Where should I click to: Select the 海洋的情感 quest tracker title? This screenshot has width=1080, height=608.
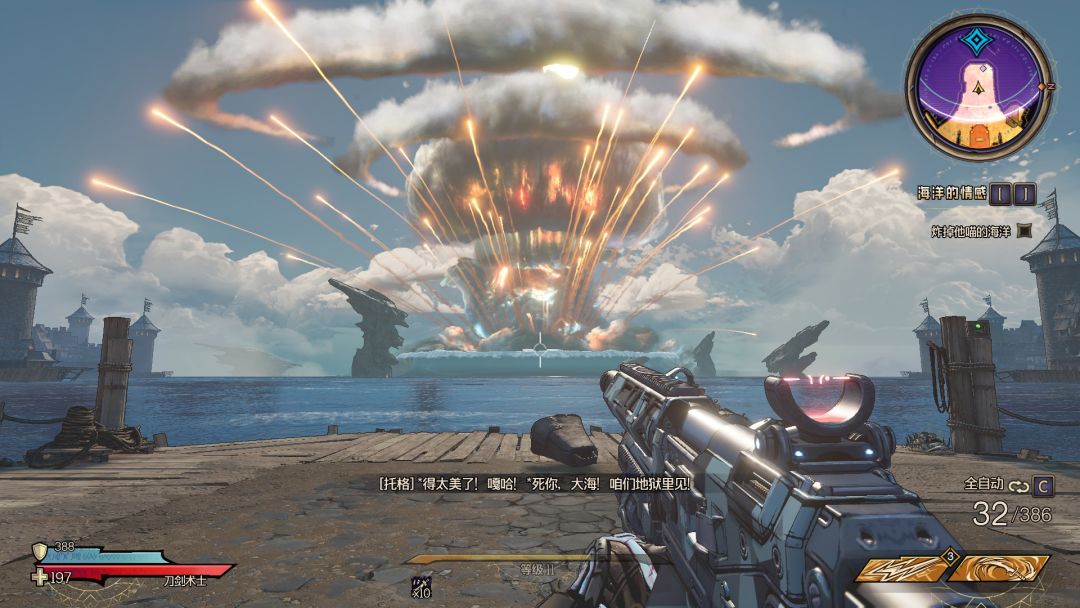[x=951, y=193]
